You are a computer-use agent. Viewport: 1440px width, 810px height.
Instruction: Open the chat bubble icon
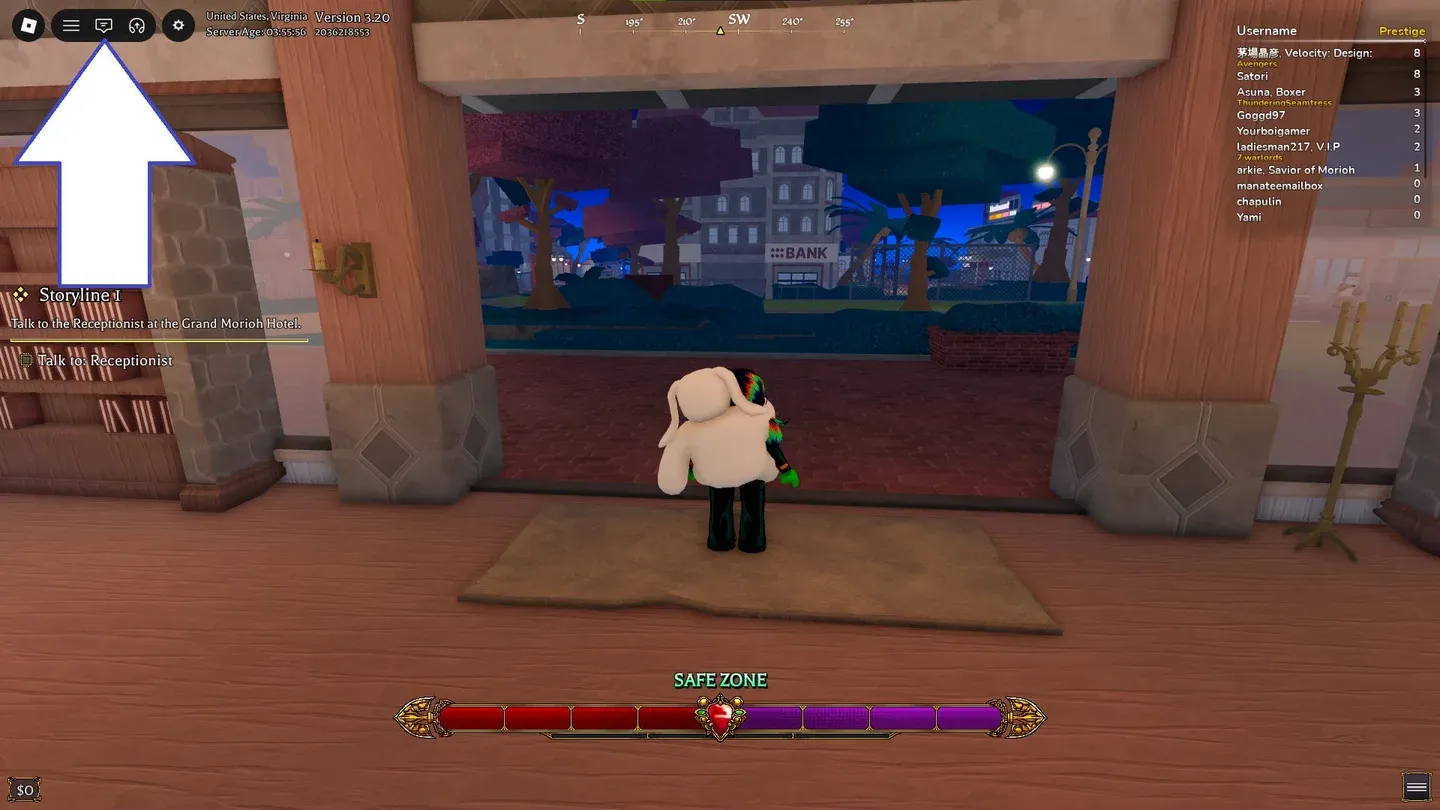tap(104, 25)
